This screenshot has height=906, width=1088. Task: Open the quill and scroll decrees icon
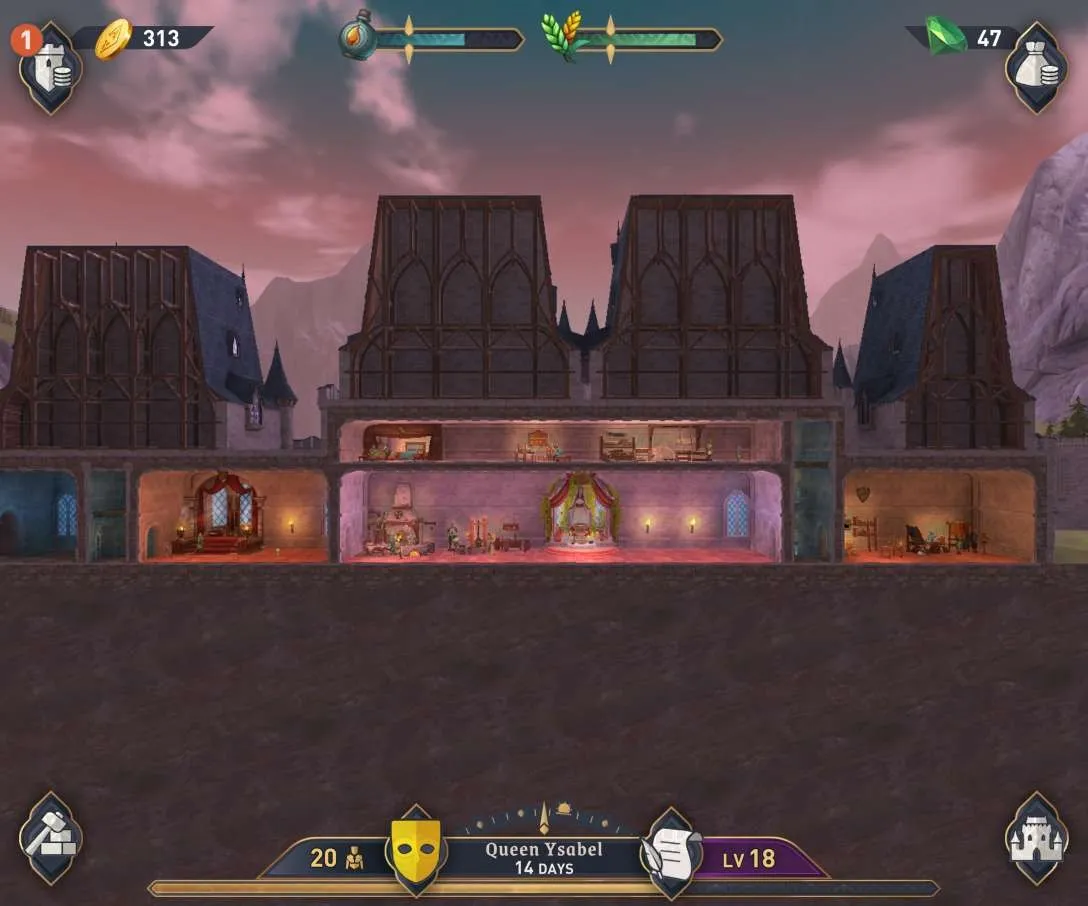tap(672, 852)
